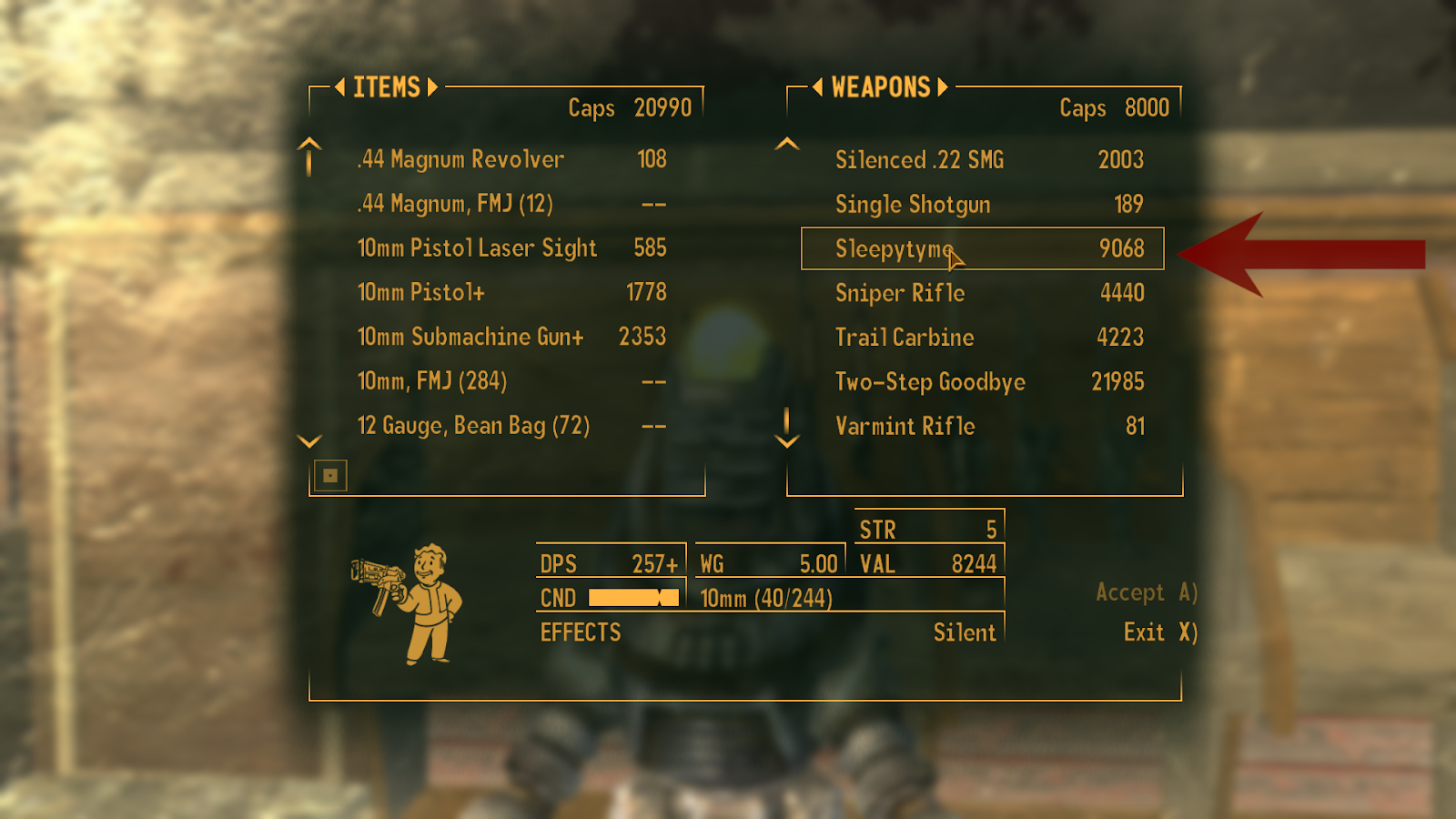This screenshot has width=1456, height=819.
Task: Click the CND condition bar for Sleepytyme
Action: (634, 598)
